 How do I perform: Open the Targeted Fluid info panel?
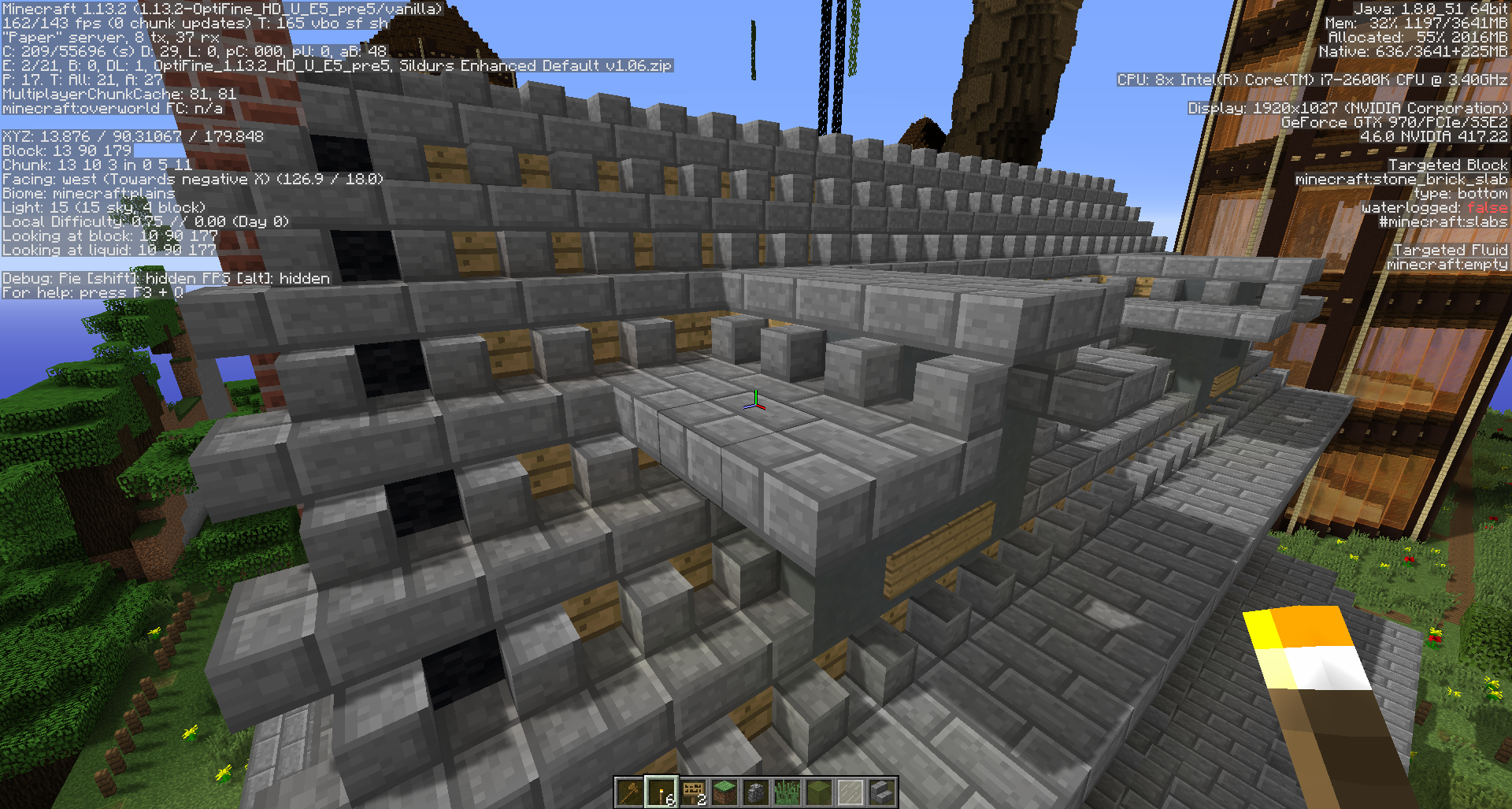pyautogui.click(x=1451, y=250)
